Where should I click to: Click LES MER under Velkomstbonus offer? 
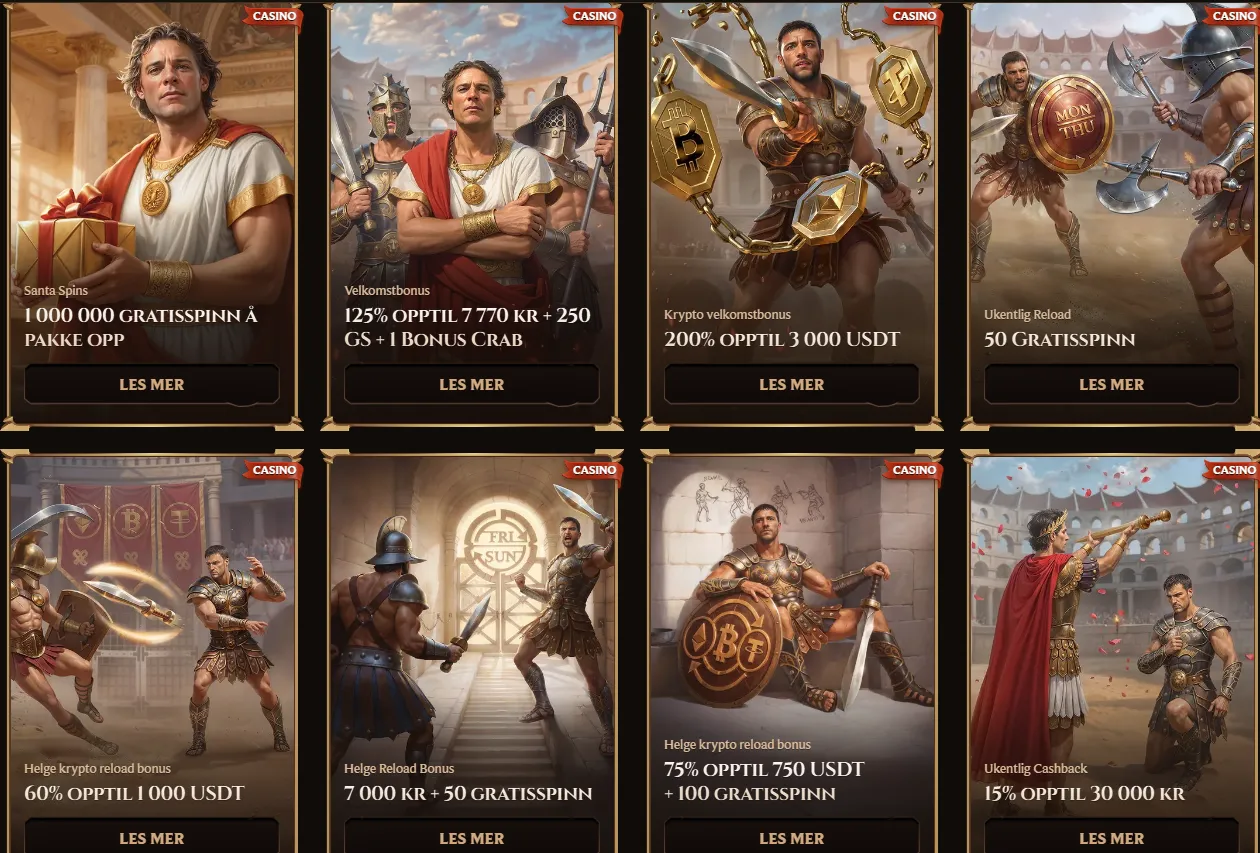point(472,384)
